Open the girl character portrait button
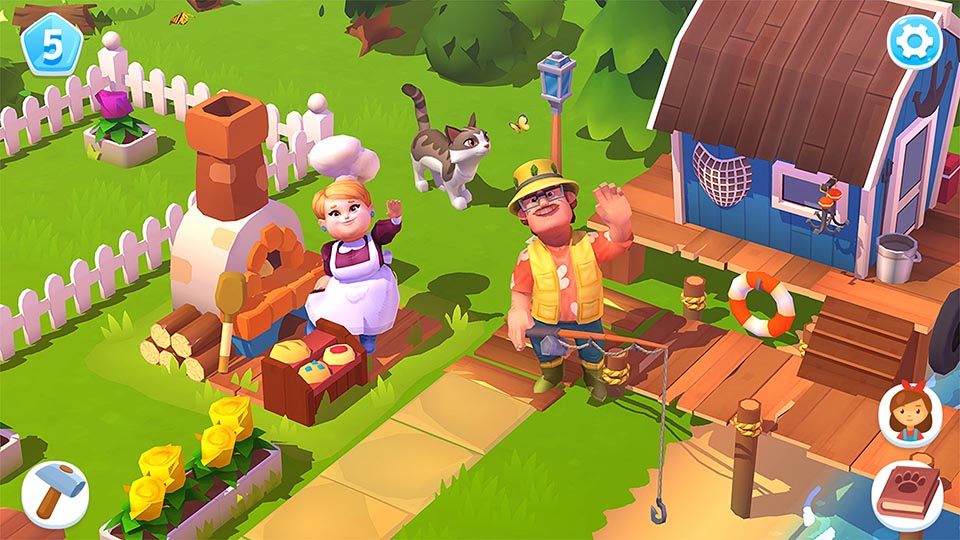The height and width of the screenshot is (540, 960). click(910, 415)
